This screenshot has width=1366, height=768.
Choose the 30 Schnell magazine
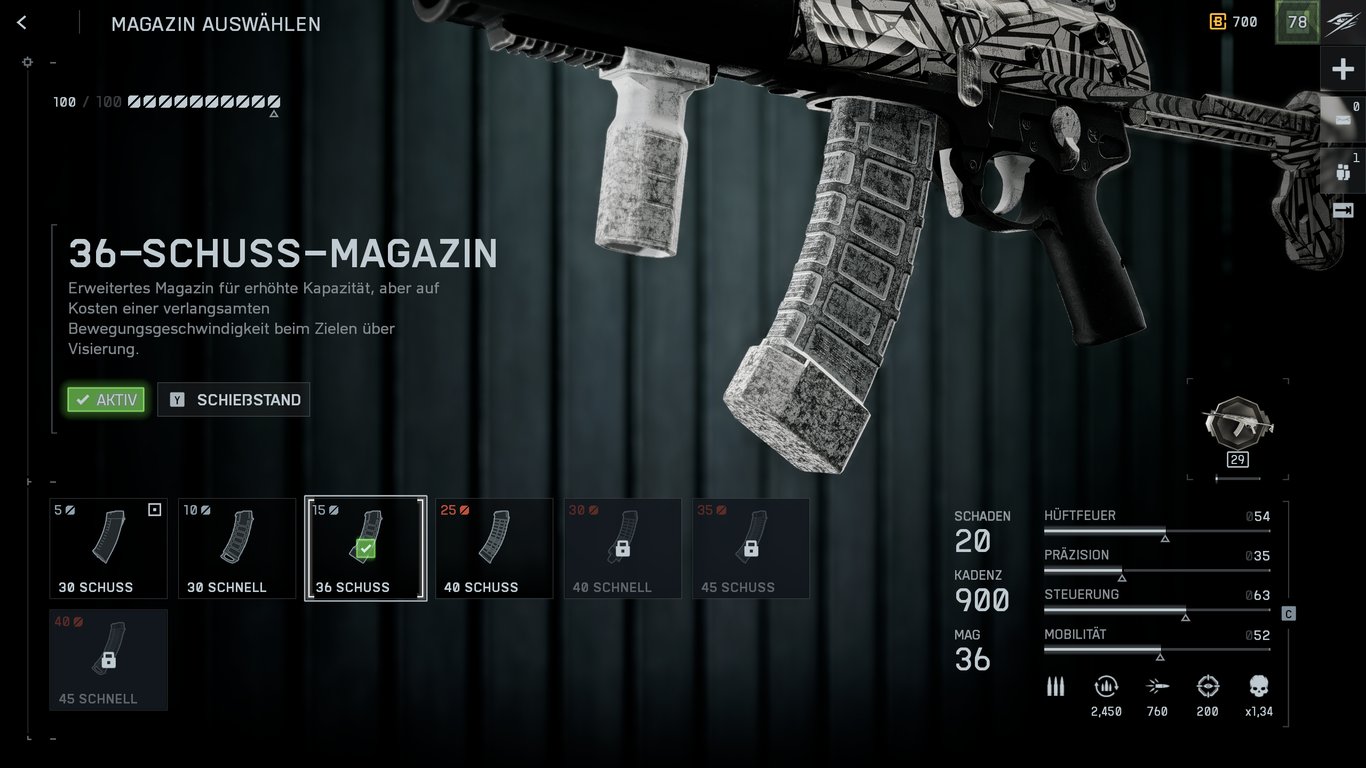(x=237, y=548)
